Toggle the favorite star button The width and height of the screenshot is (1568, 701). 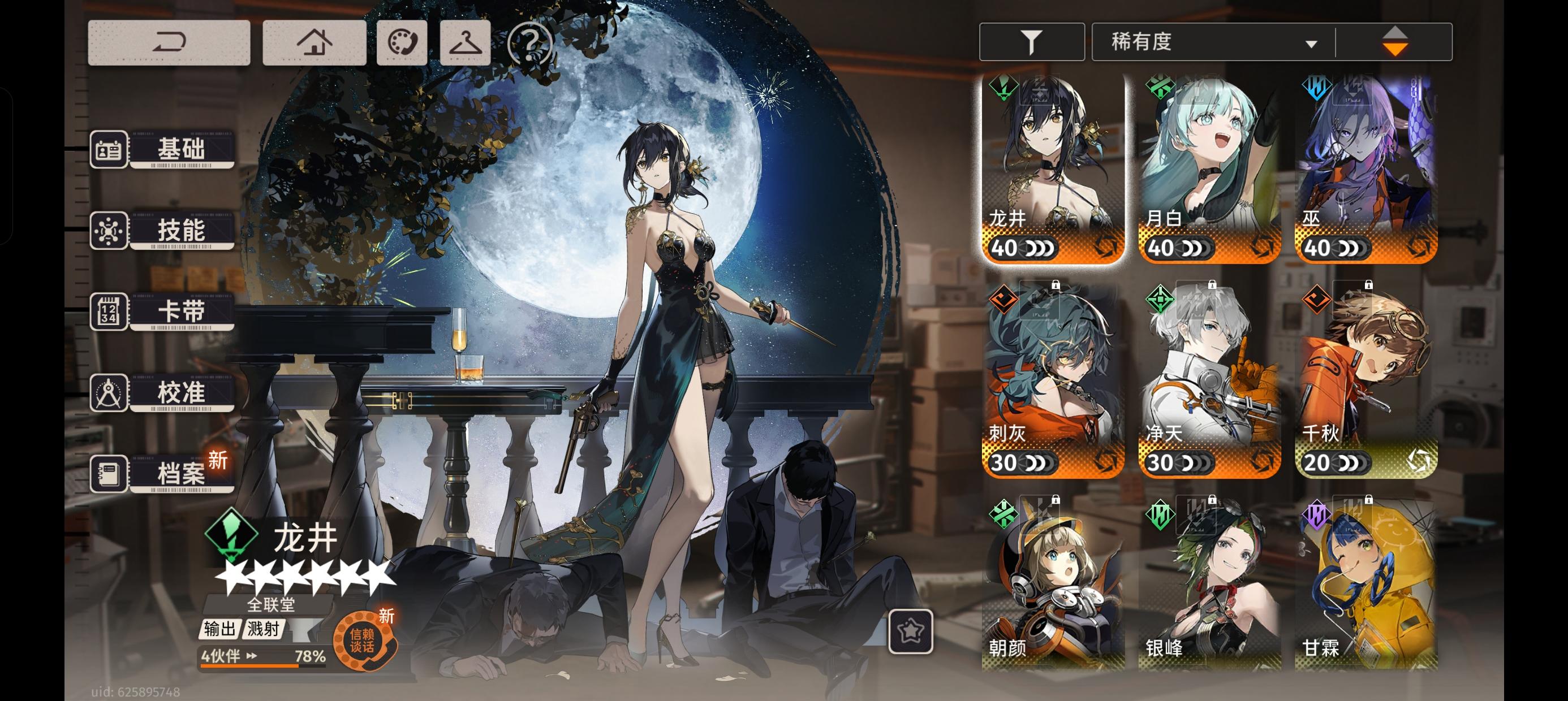click(911, 631)
